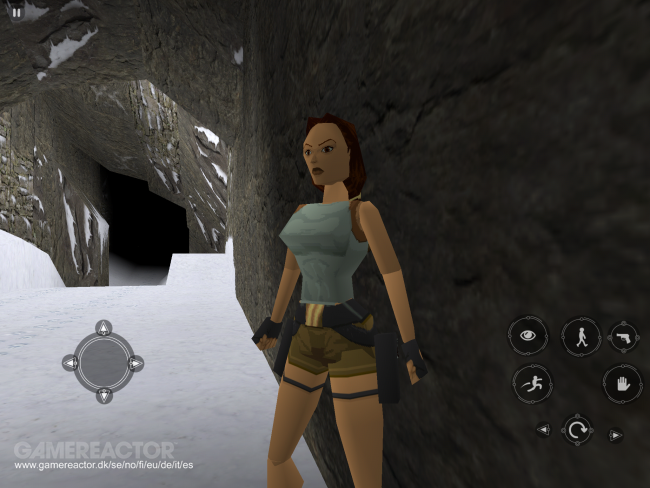Tap the eye look-around button
This screenshot has height=488, width=650.
(527, 335)
